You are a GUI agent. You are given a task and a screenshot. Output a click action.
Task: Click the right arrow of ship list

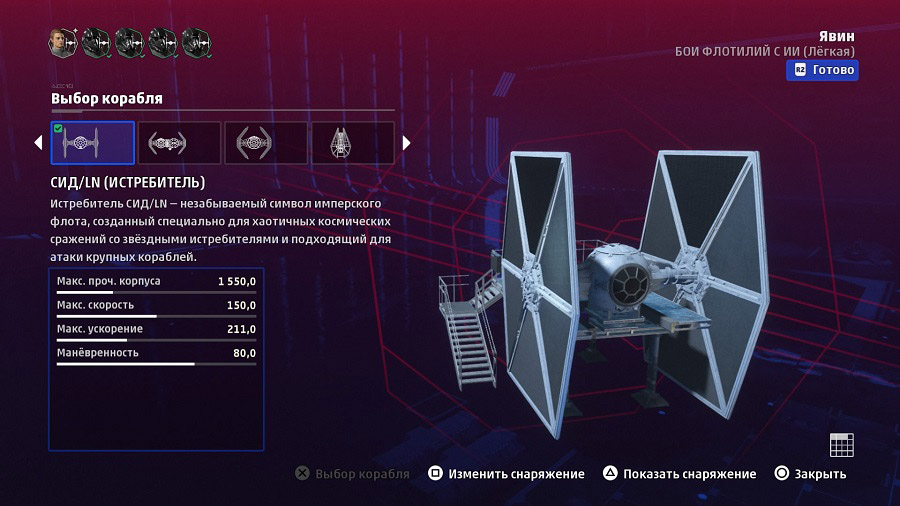(x=407, y=143)
